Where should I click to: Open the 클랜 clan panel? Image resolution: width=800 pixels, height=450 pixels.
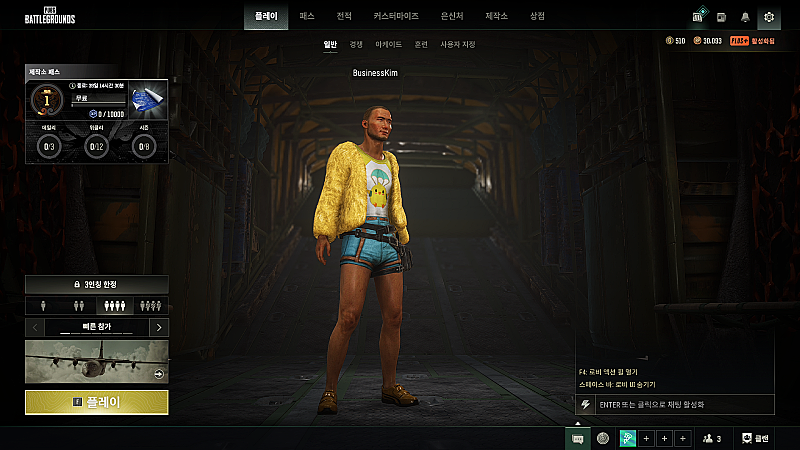756,438
